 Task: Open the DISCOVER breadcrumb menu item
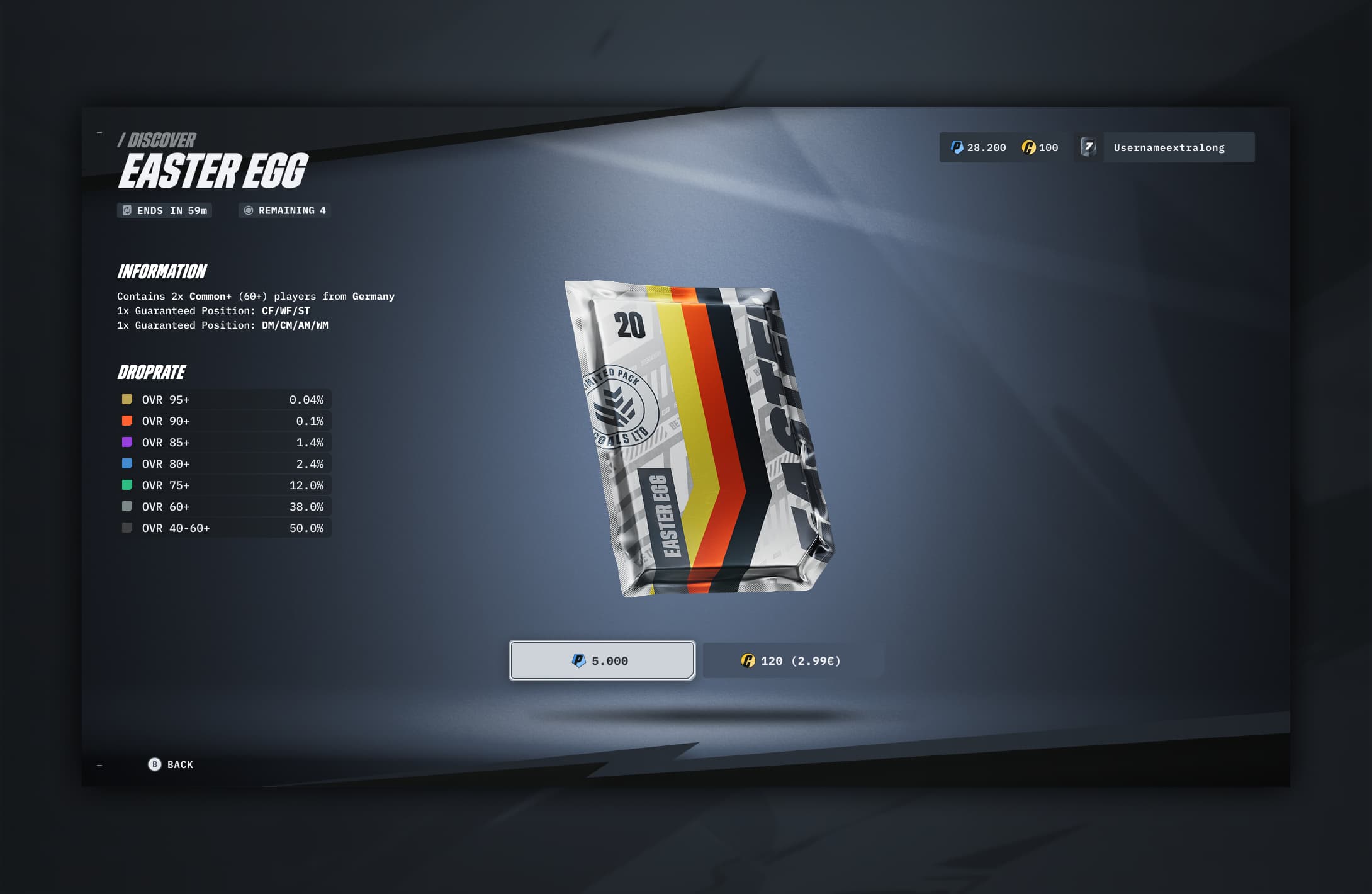pyautogui.click(x=157, y=140)
